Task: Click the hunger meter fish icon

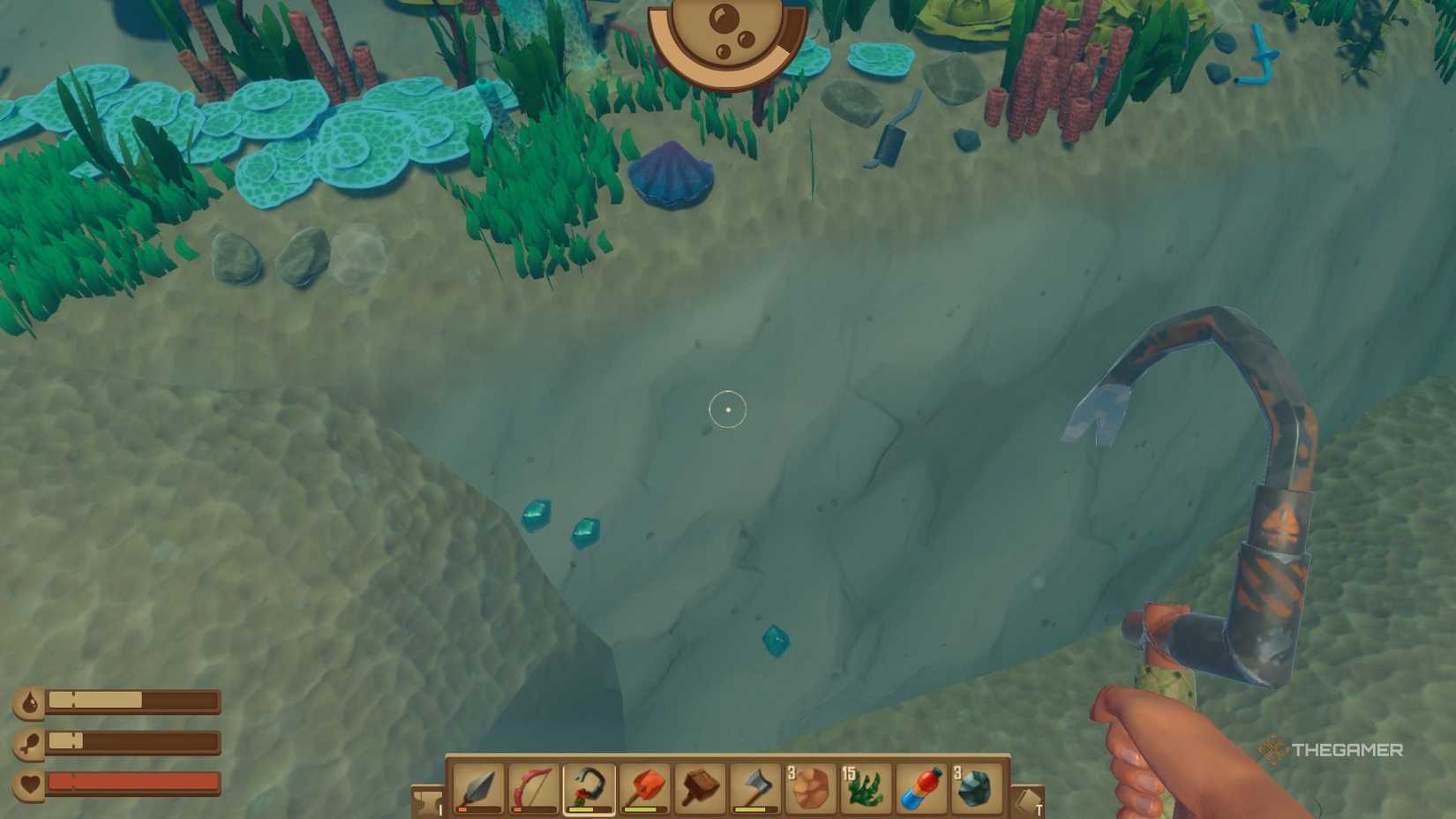Action: [x=32, y=742]
